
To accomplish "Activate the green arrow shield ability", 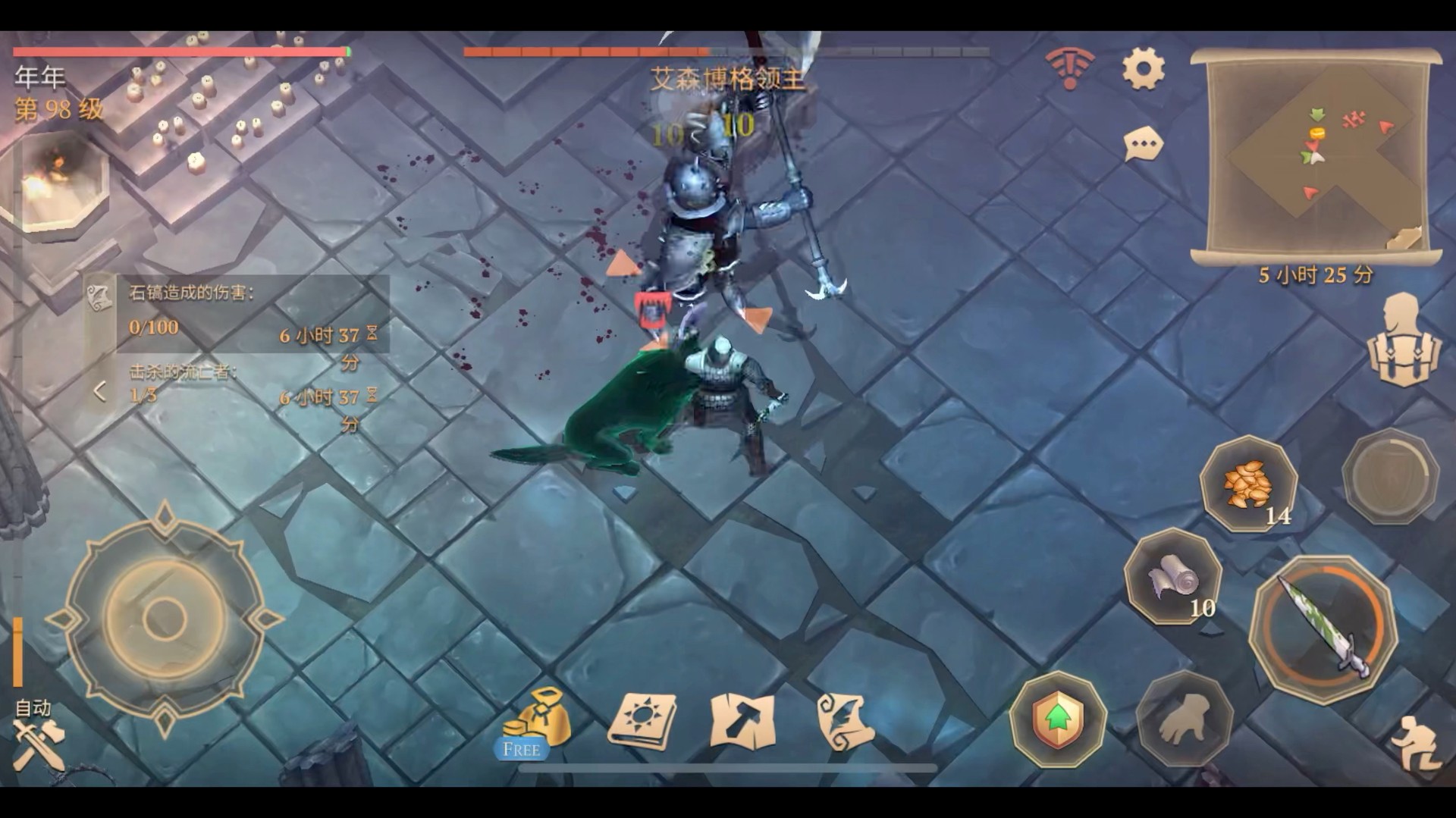I will 1058,717.
